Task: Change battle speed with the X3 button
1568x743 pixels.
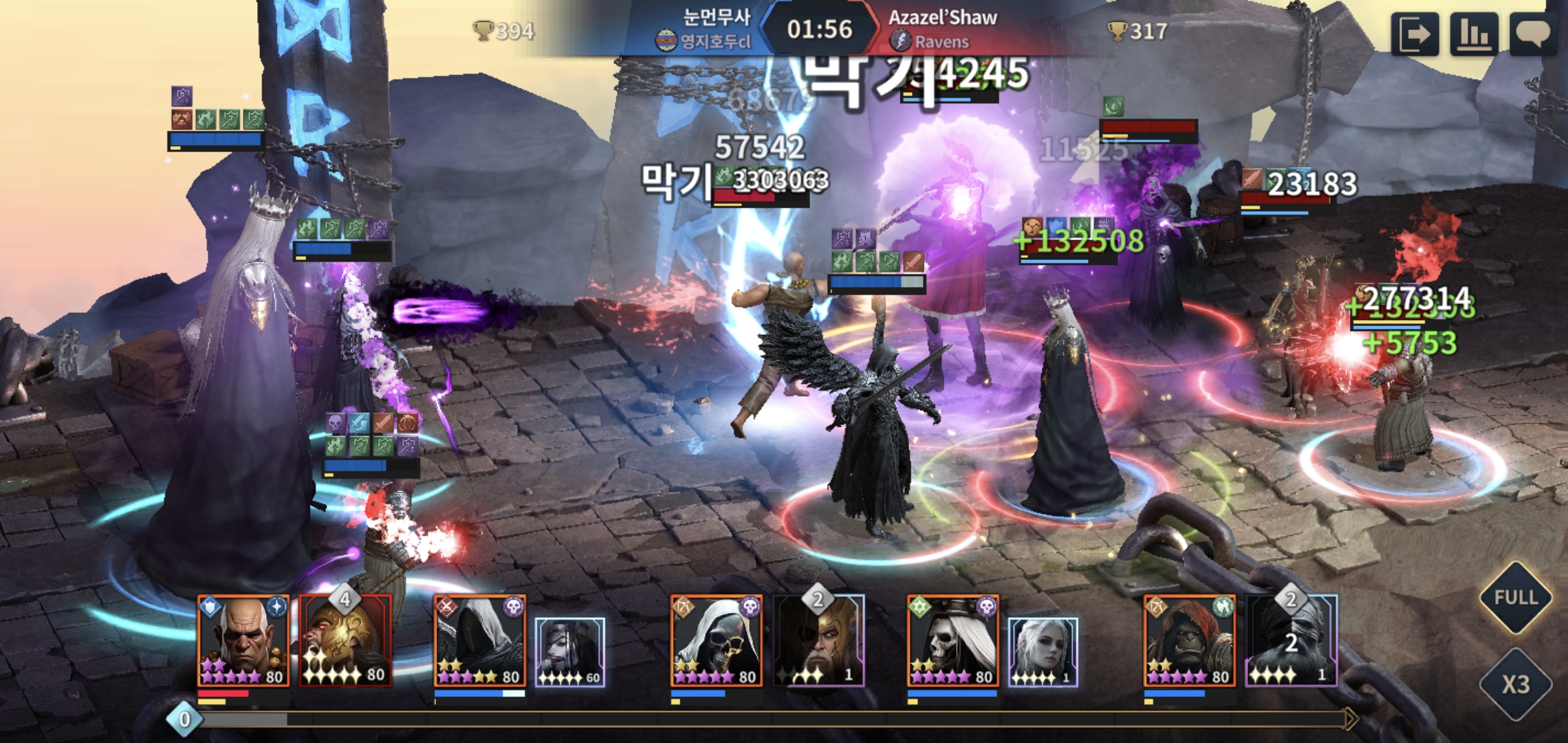Action: point(1515,684)
